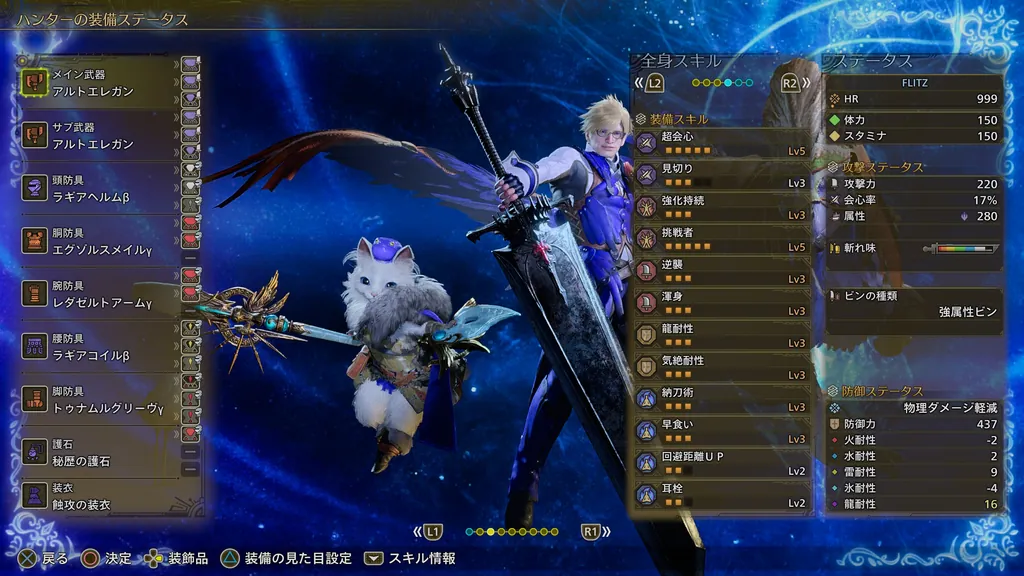
Task: Select the 渾身 skill row
Action: [x=722, y=302]
